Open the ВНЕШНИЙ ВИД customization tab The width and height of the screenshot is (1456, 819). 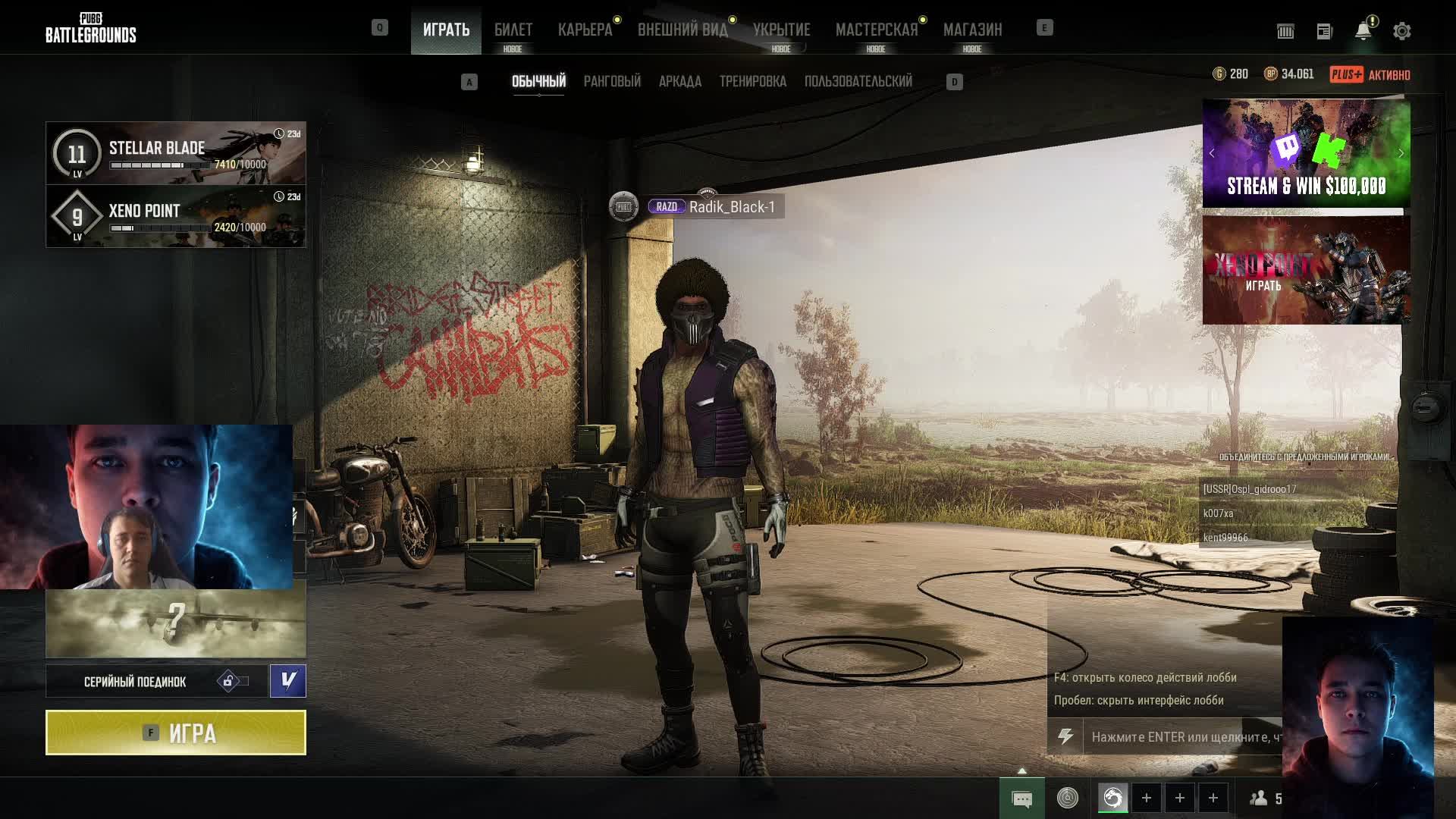click(x=682, y=30)
